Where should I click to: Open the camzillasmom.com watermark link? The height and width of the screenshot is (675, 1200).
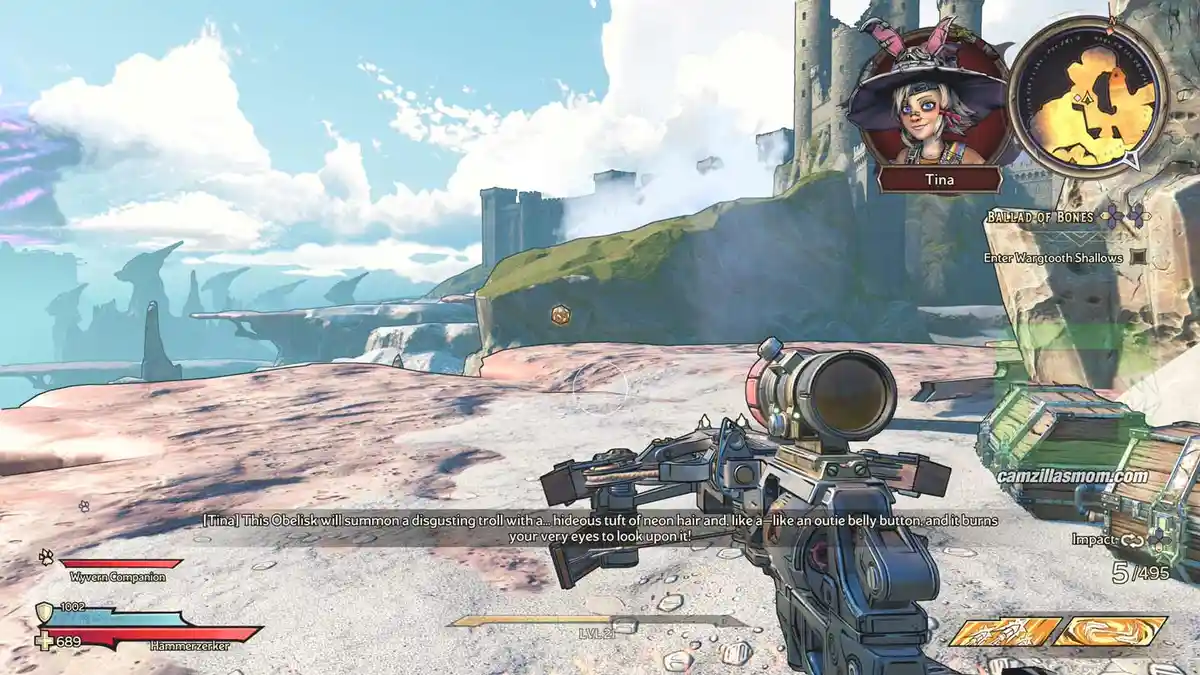(1070, 476)
